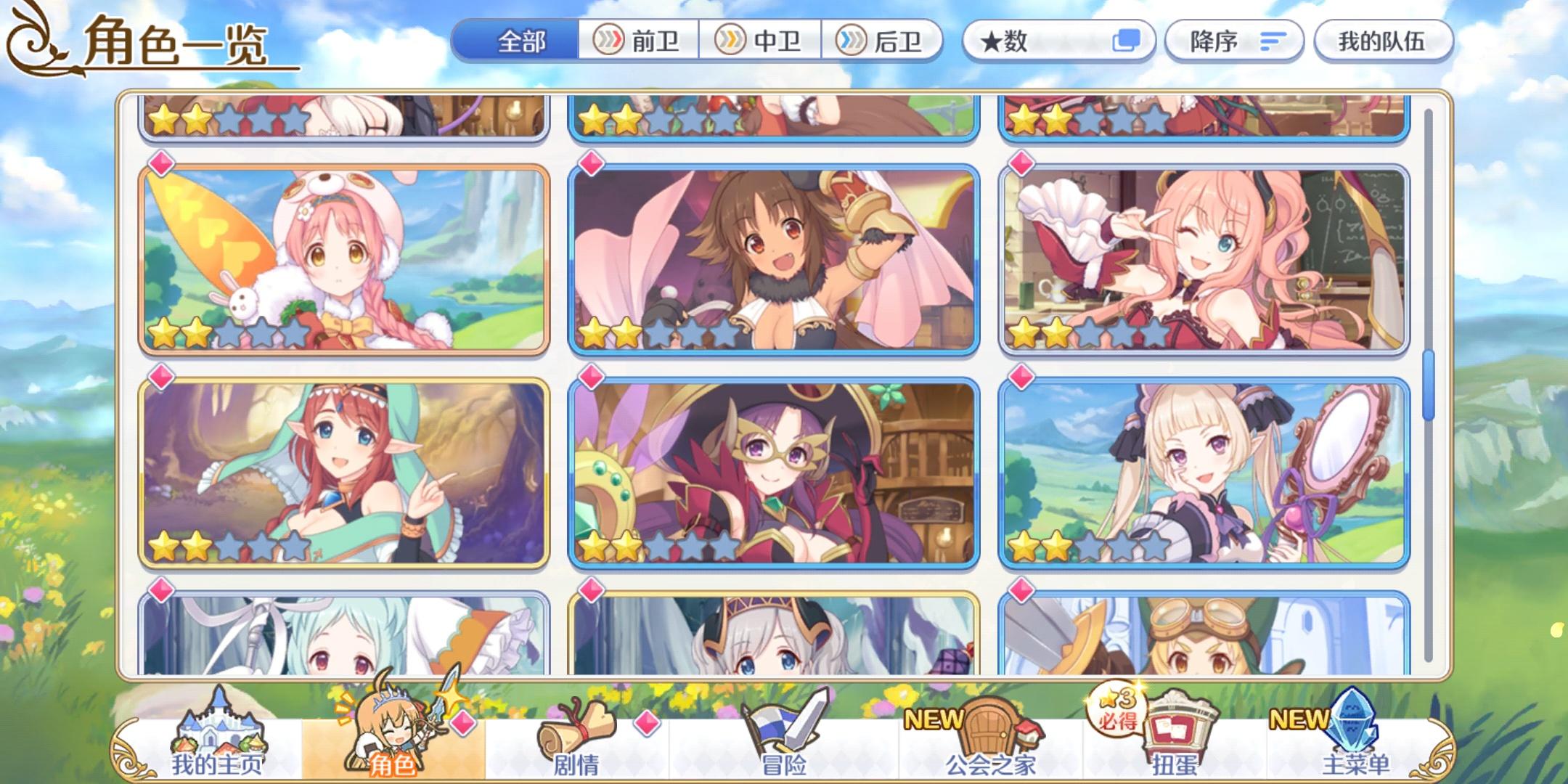Switch to the 全部 tab

pyautogui.click(x=521, y=41)
